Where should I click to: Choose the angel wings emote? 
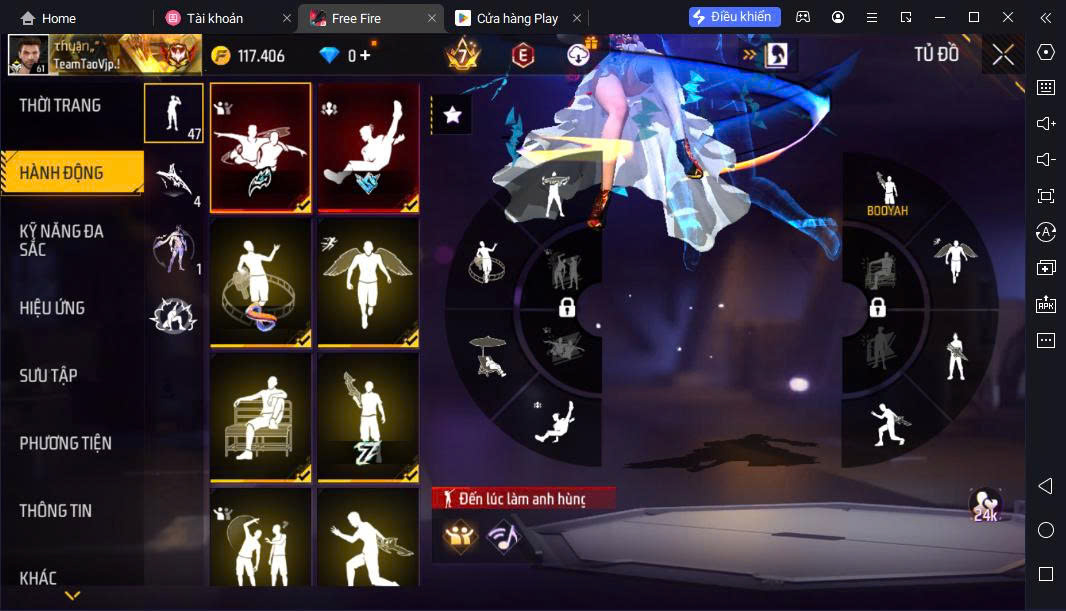pyautogui.click(x=368, y=282)
